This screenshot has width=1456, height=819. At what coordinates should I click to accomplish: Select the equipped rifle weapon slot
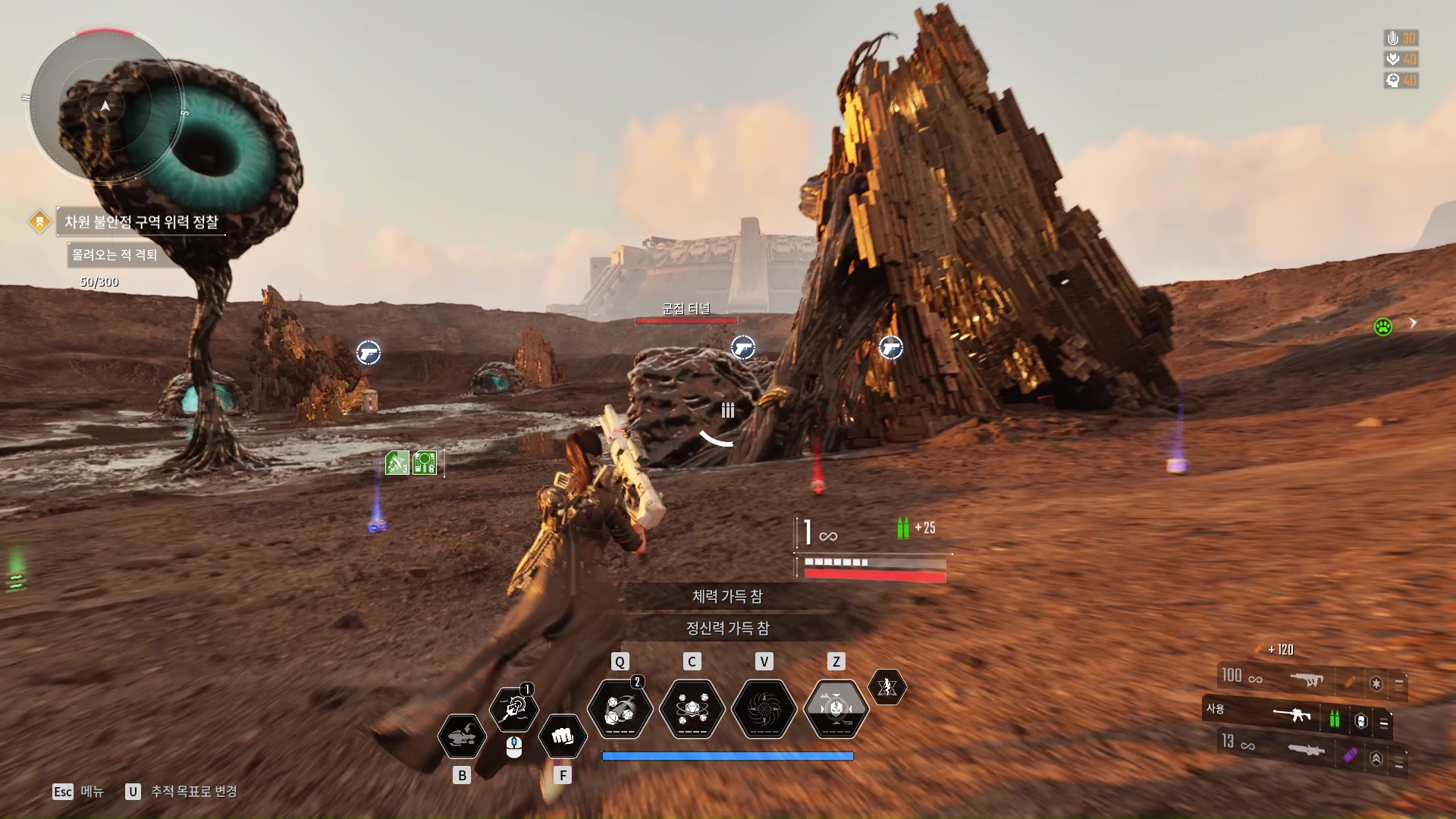point(1292,714)
